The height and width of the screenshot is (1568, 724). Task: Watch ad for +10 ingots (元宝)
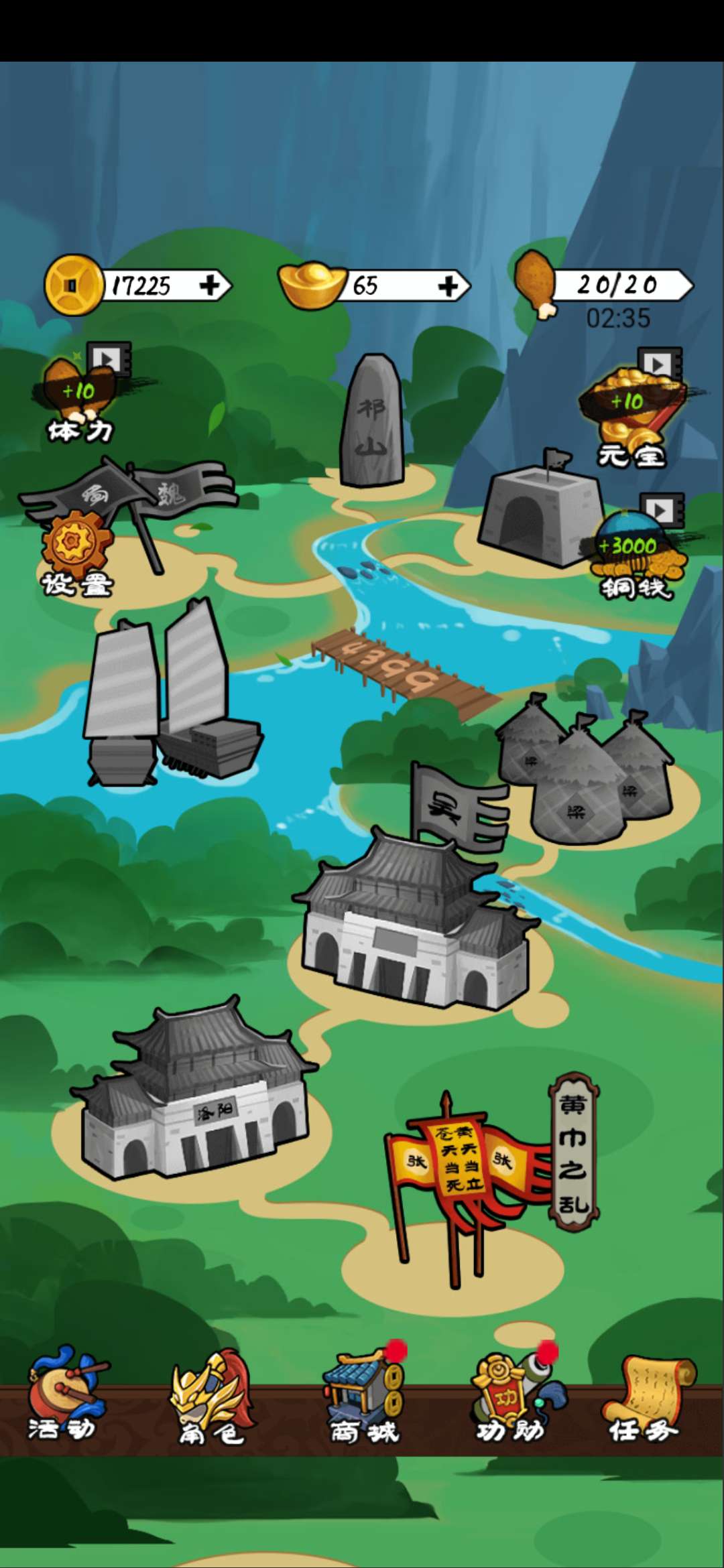[630, 409]
